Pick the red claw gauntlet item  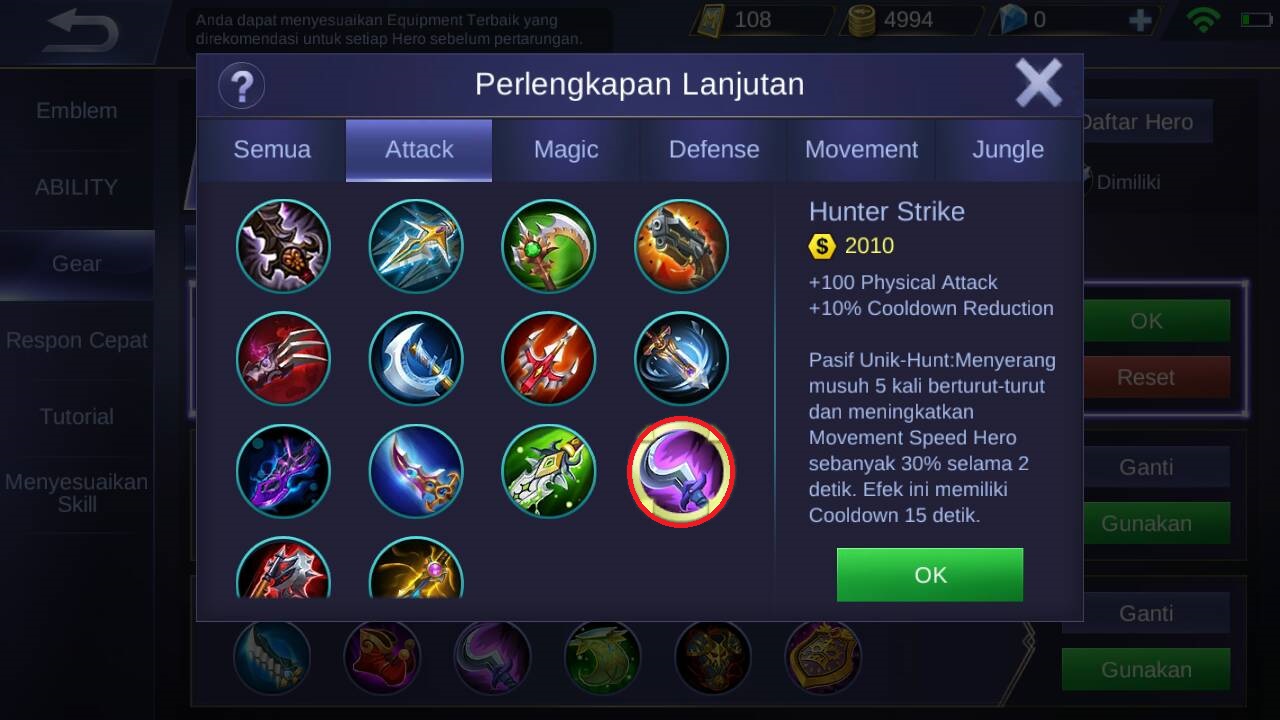284,359
